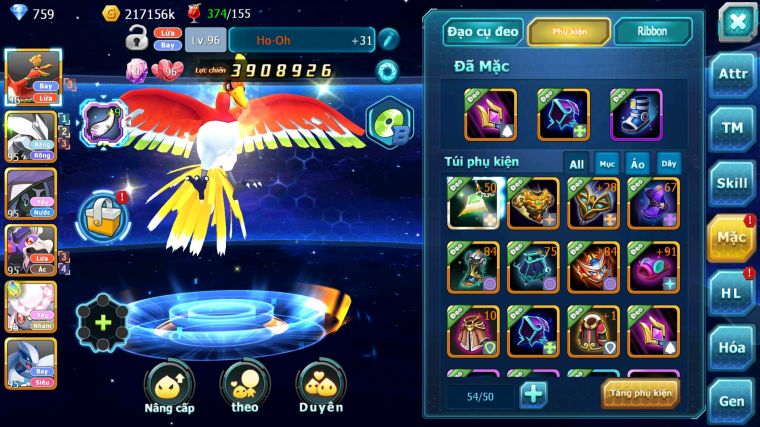This screenshot has width=760, height=427.
Task: Click the pencil edit icon beside Ho-Oh name
Action: 389,40
